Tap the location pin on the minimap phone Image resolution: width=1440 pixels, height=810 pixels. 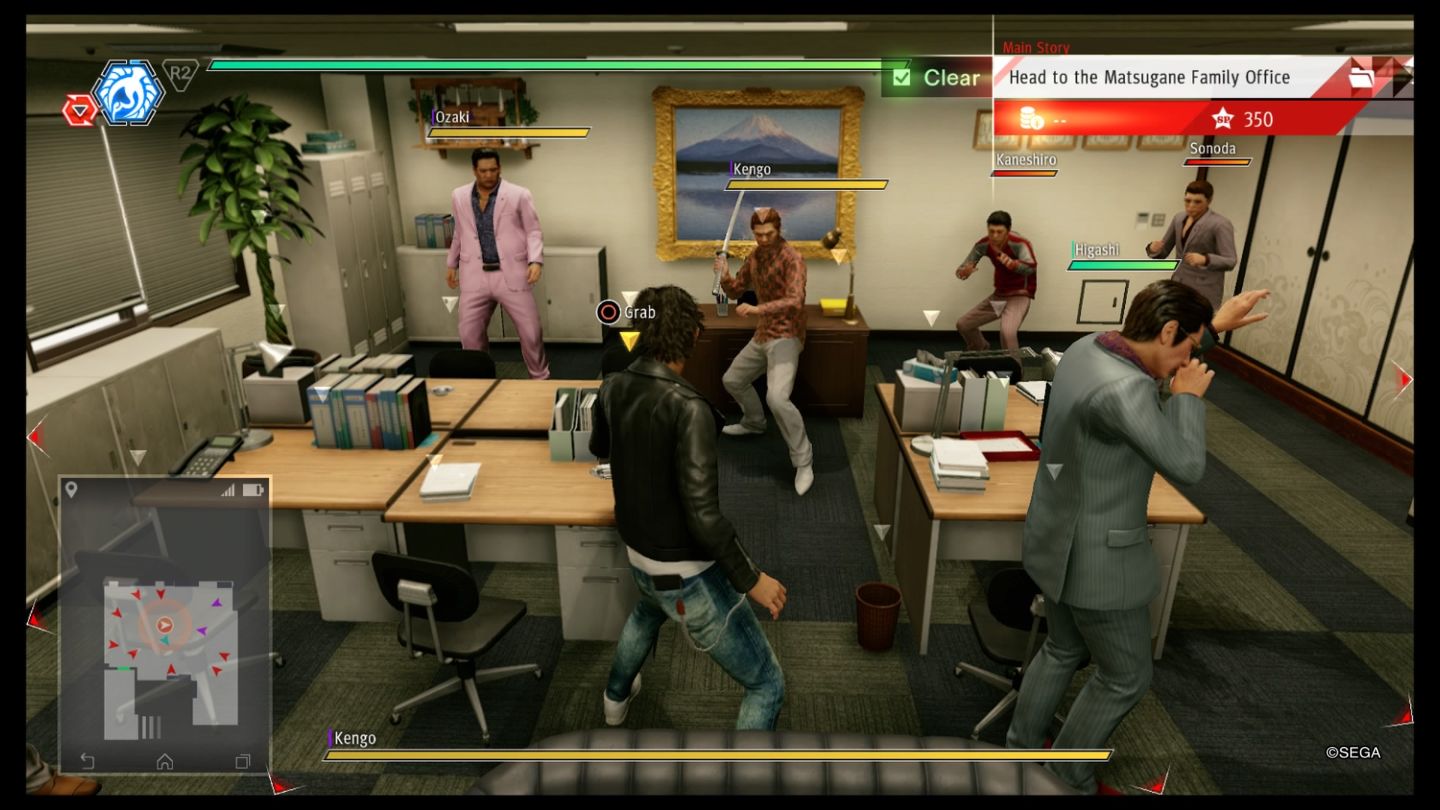[x=69, y=490]
